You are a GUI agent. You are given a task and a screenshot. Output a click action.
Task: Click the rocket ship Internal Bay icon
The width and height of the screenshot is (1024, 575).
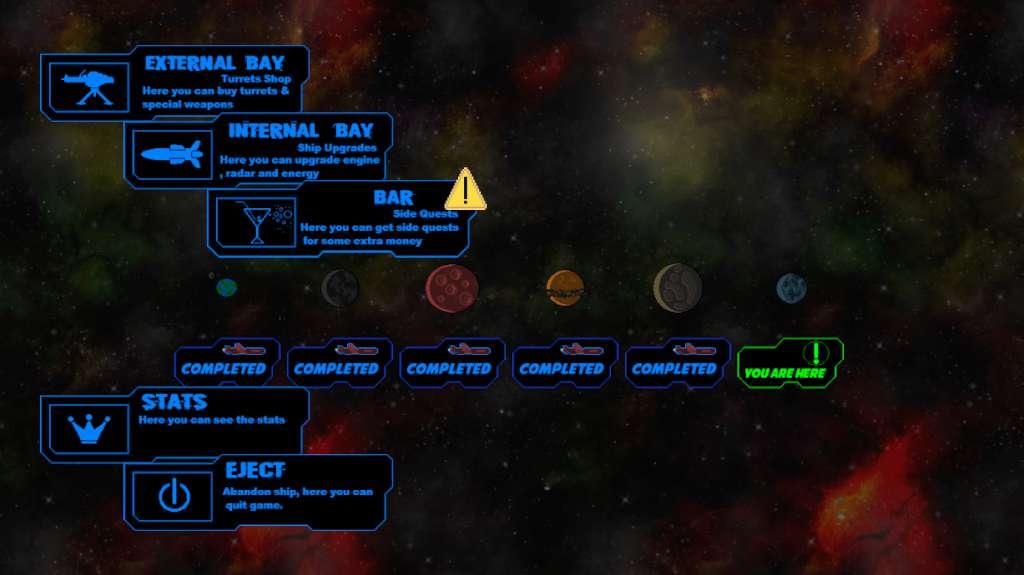173,154
